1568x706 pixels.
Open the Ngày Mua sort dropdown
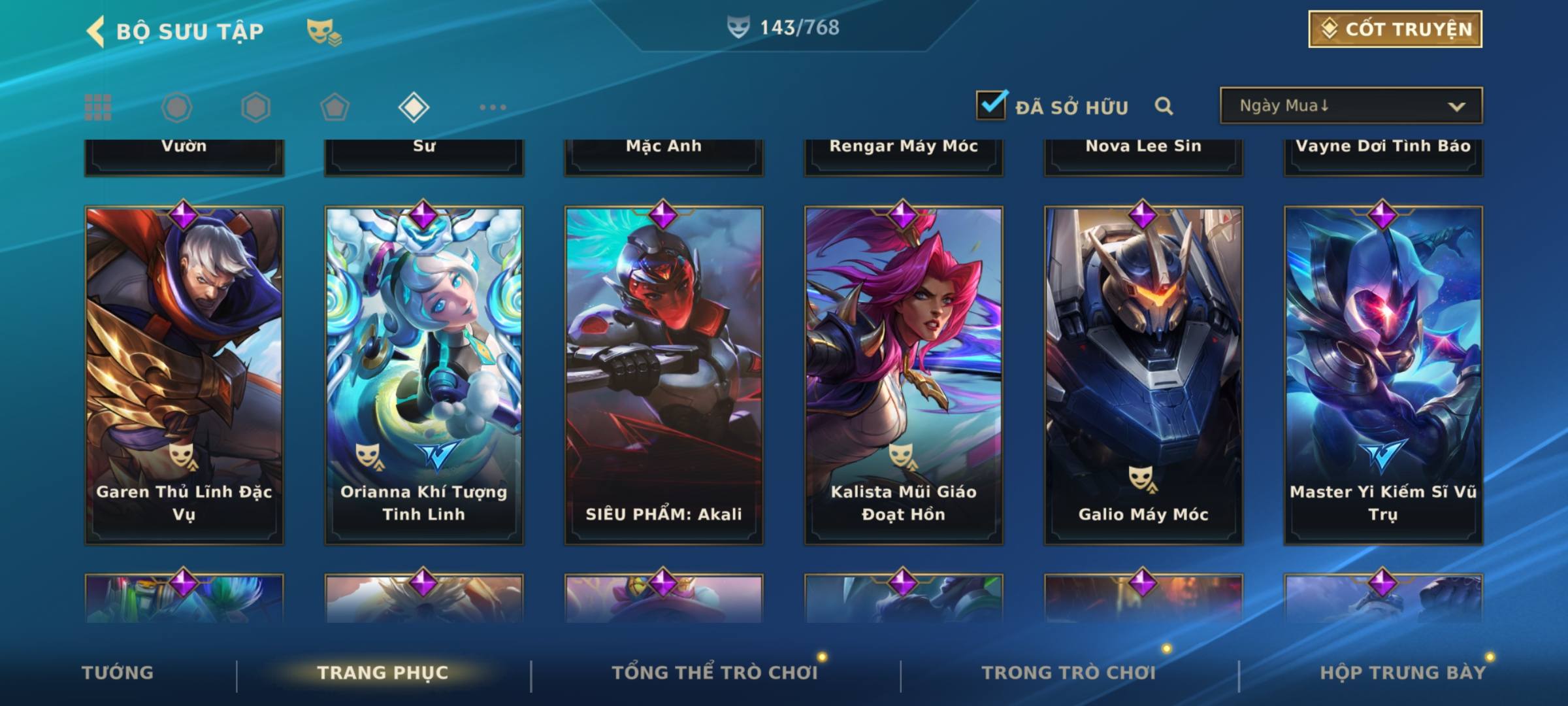[x=1350, y=106]
